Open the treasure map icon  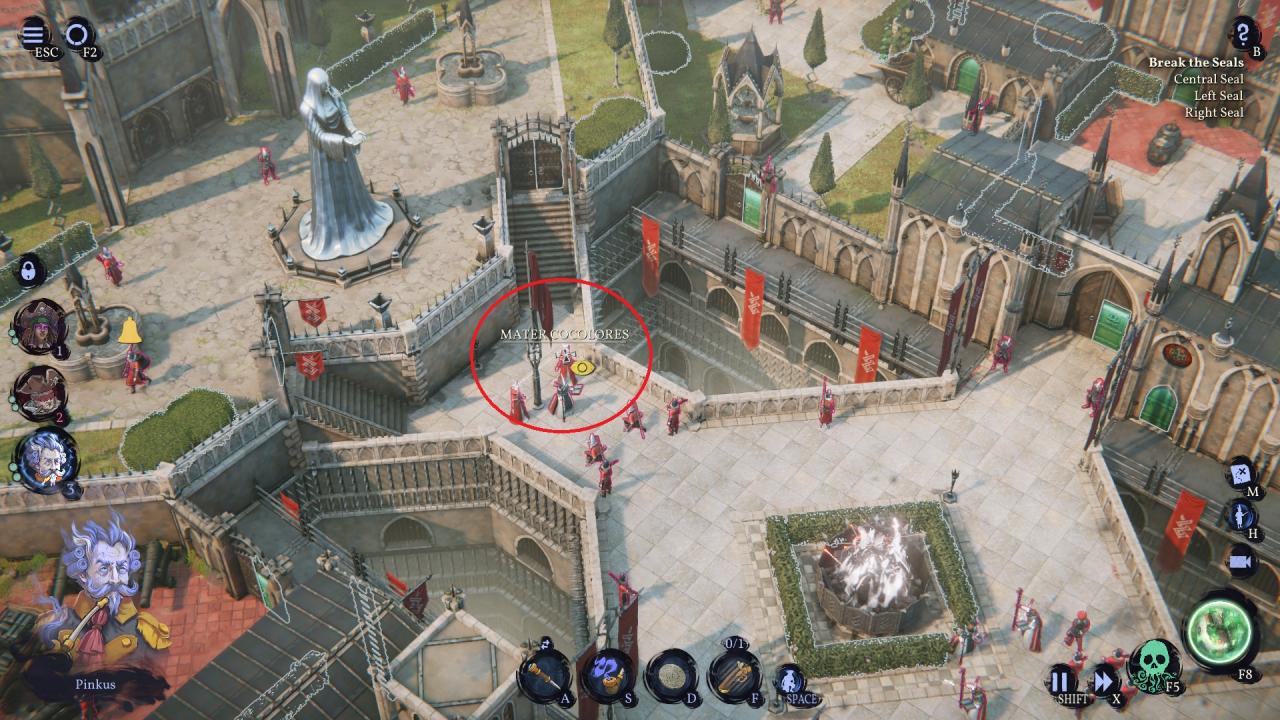[1241, 471]
